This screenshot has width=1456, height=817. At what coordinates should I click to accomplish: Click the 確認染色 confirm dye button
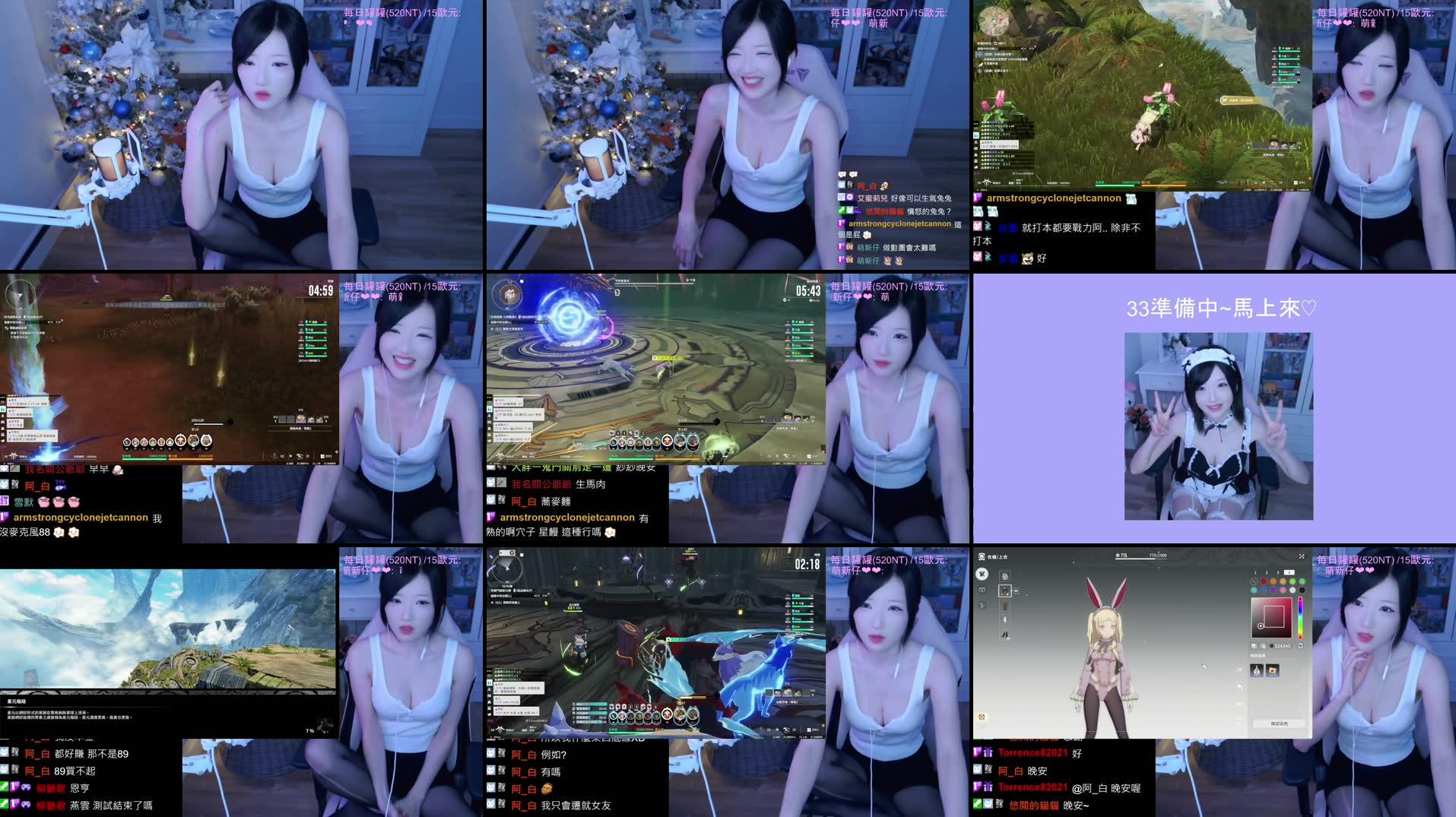pyautogui.click(x=1280, y=724)
